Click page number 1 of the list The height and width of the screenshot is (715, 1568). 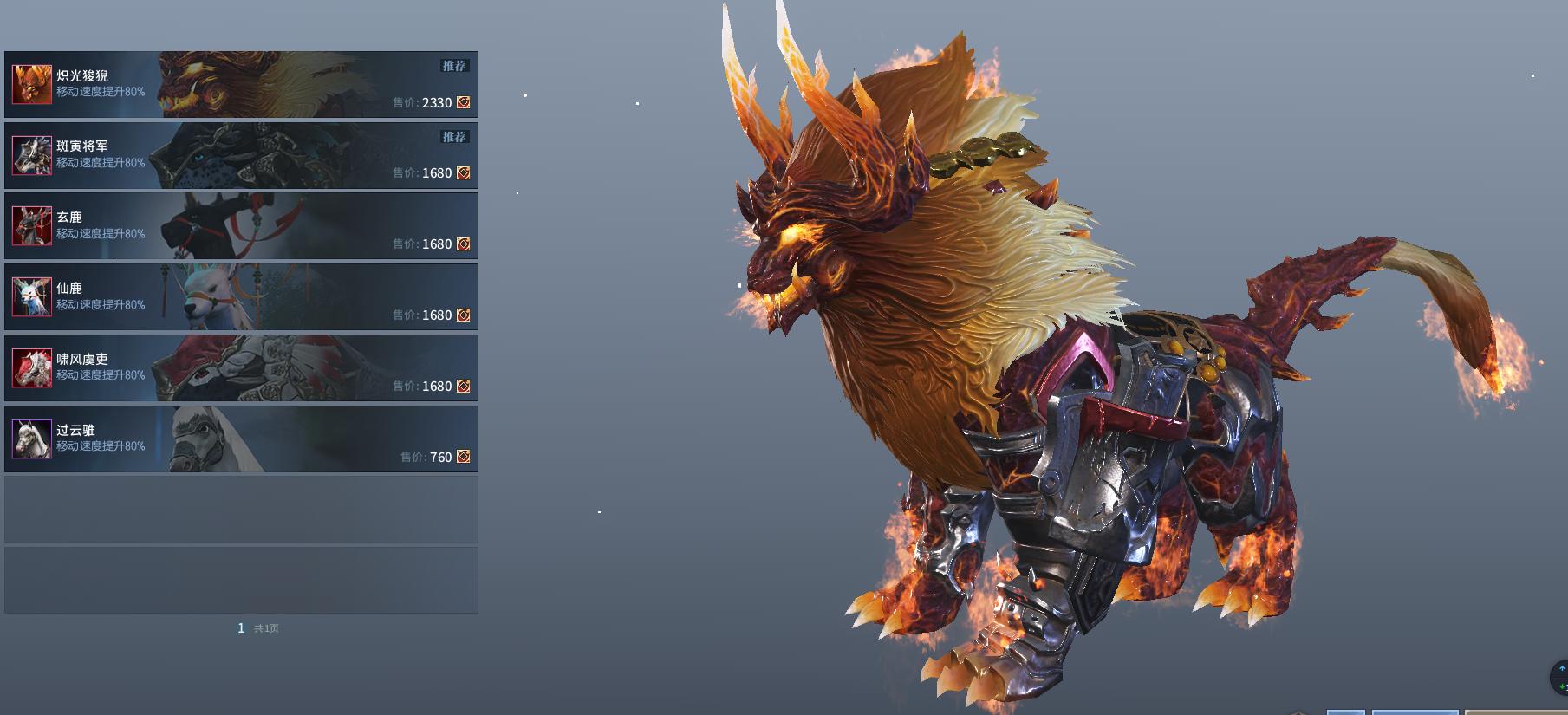click(241, 628)
